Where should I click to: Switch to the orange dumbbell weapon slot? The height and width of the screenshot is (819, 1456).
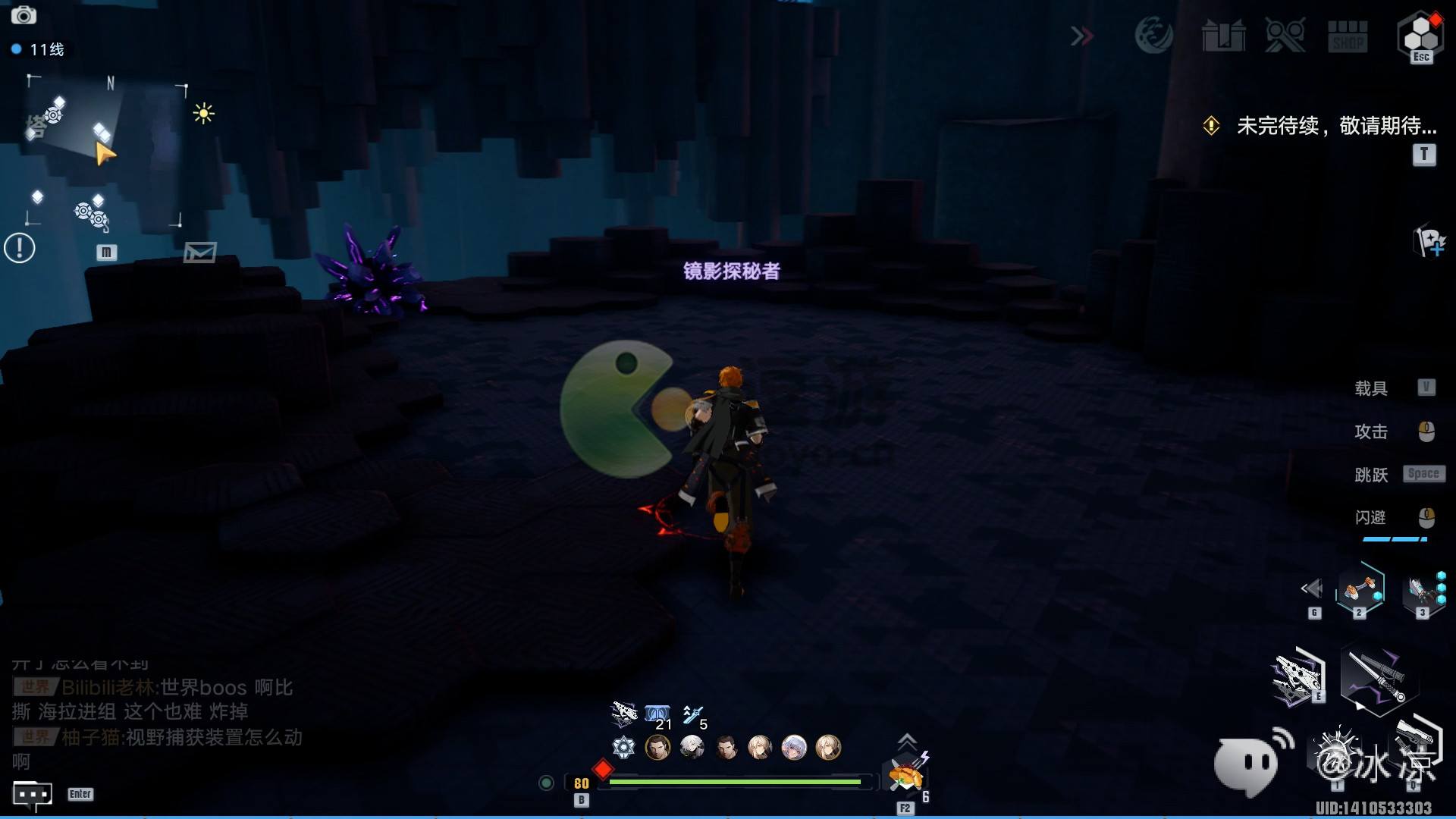(x=1360, y=588)
